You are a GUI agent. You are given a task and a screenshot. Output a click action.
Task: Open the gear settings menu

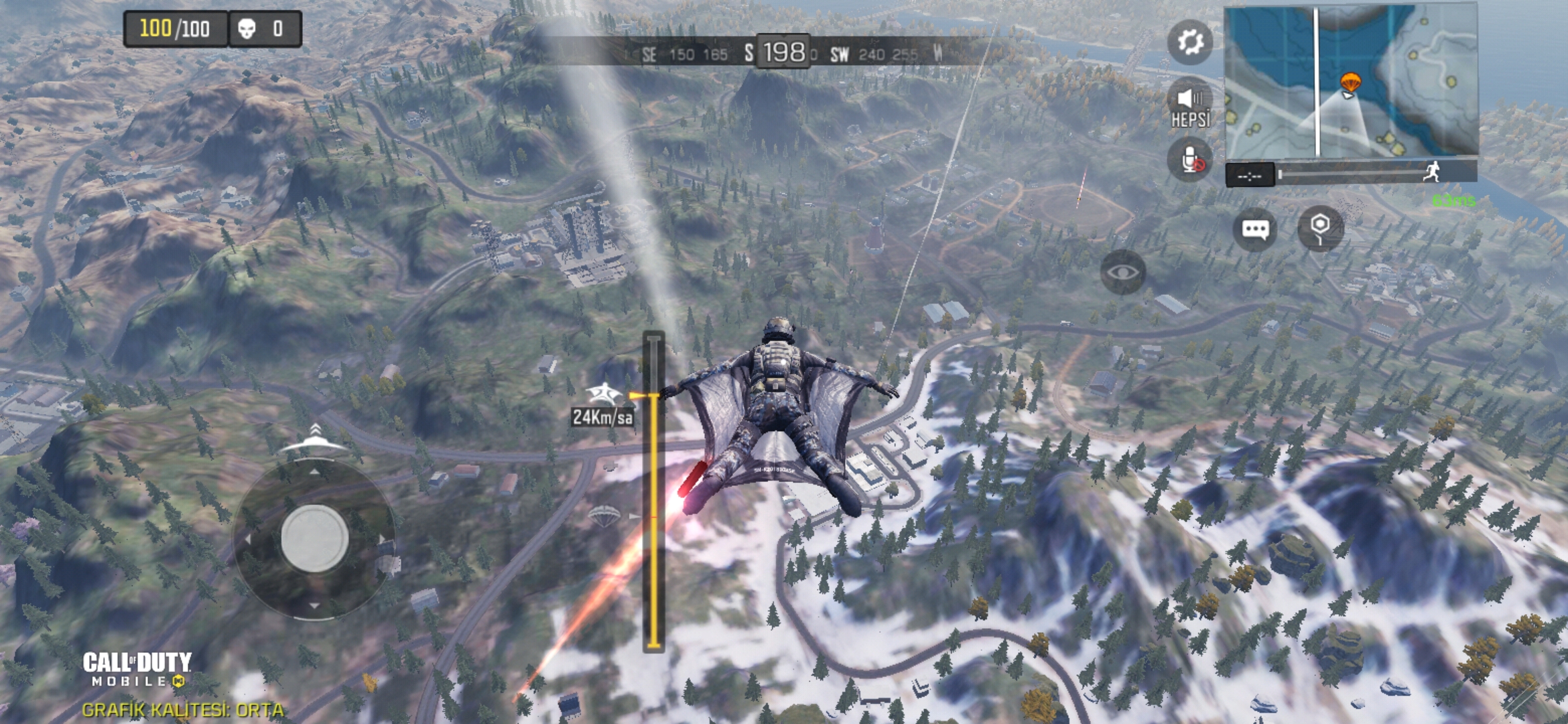tap(1190, 42)
